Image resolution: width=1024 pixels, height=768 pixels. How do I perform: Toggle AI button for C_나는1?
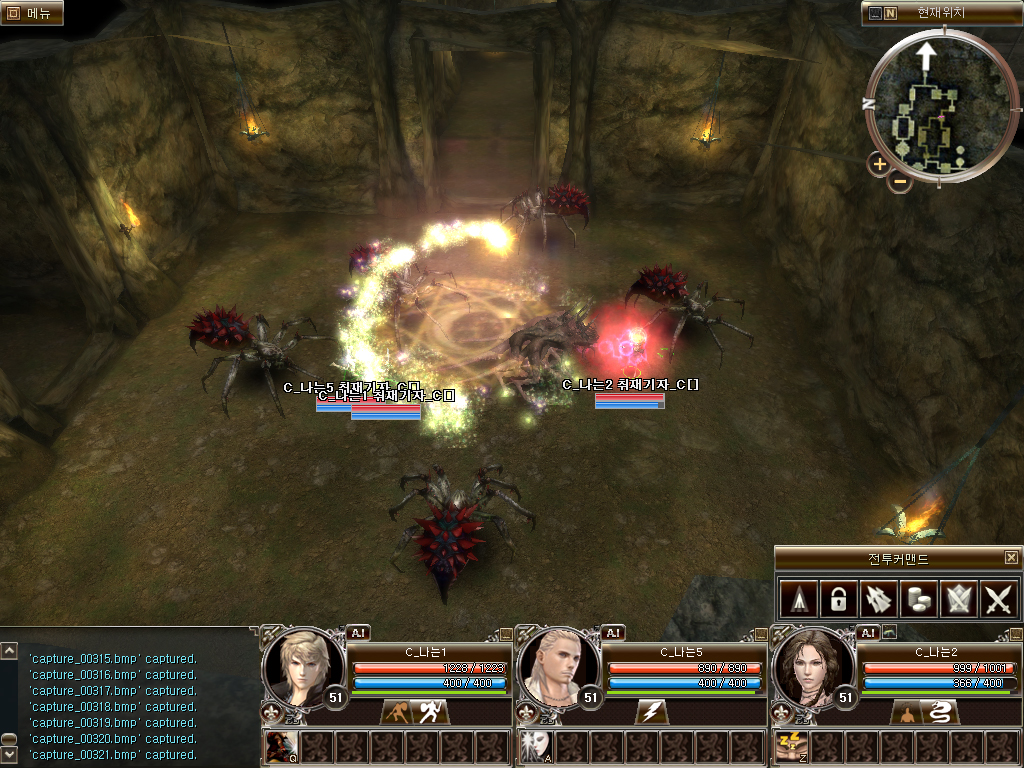point(358,632)
